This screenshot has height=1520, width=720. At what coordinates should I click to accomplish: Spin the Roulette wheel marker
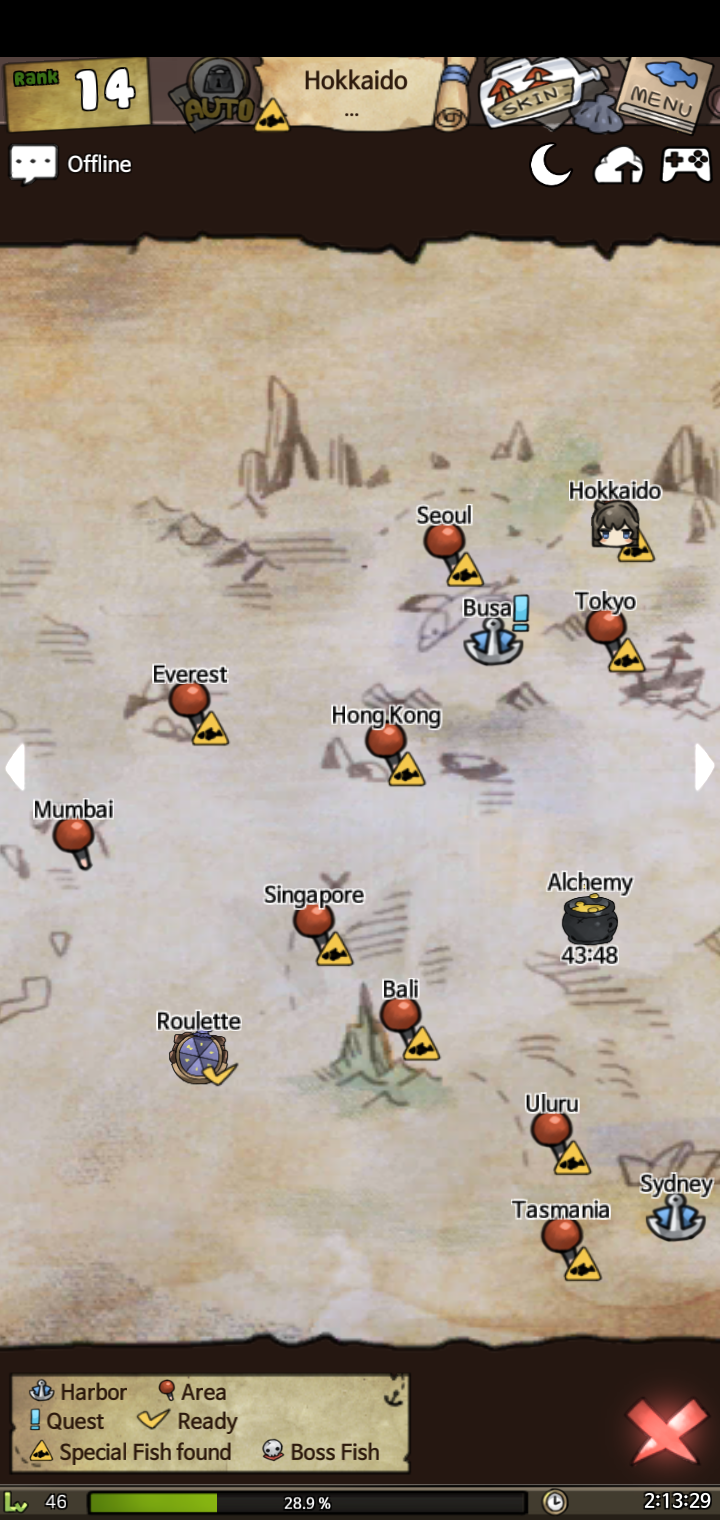coord(198,1057)
